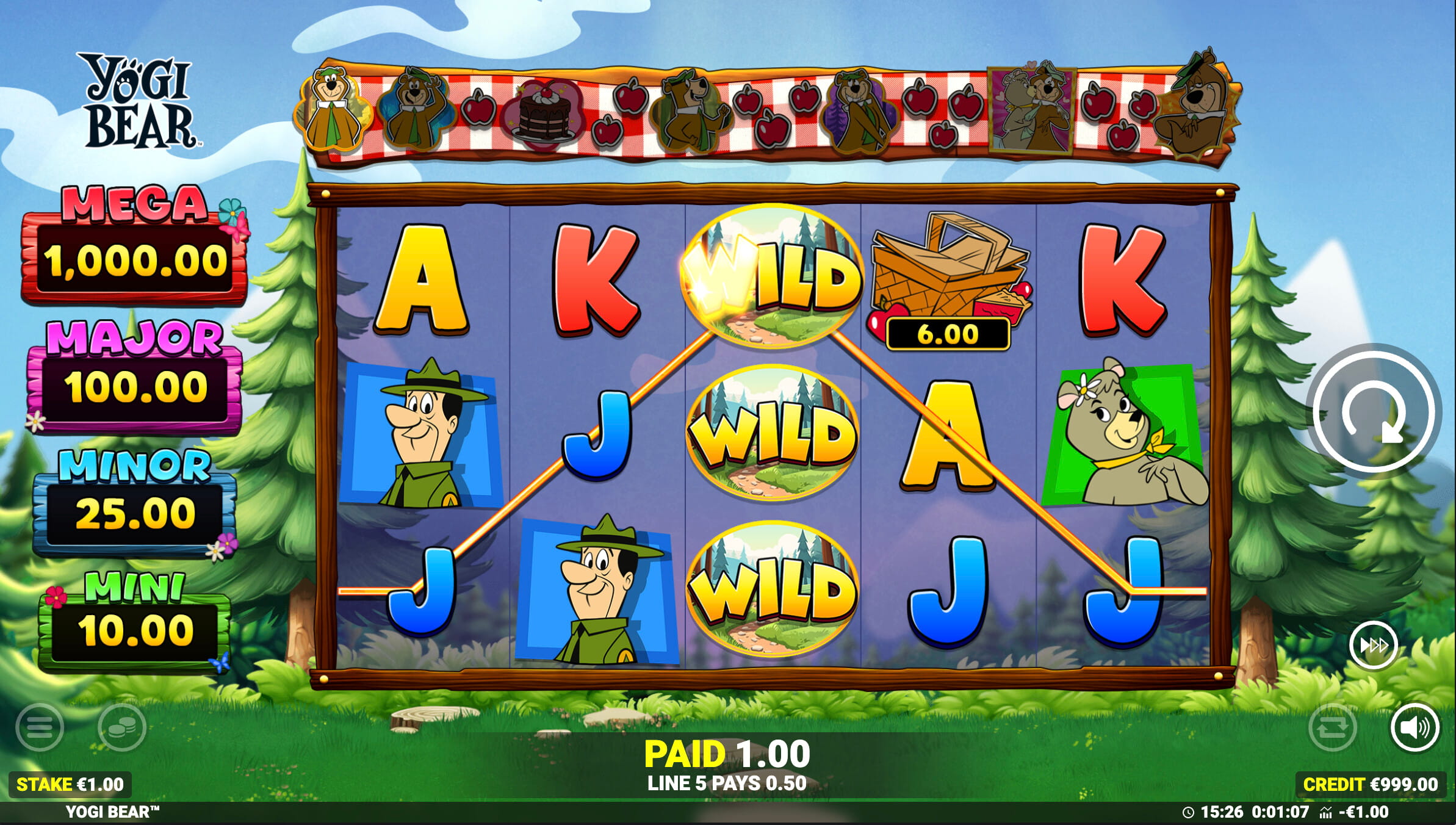
Task: Activate the turbo fast-forward button
Action: (1374, 645)
